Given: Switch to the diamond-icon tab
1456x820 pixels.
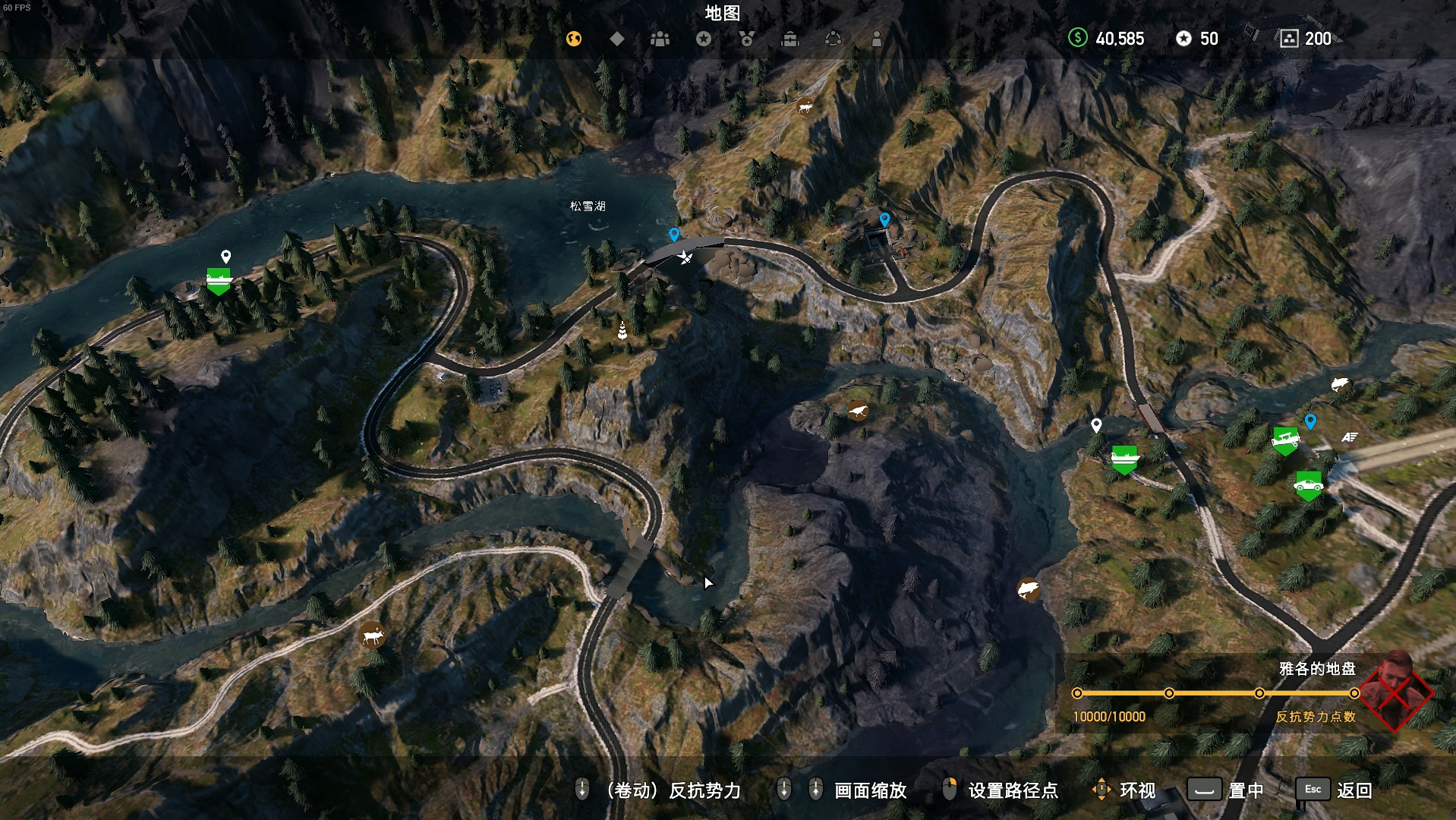Looking at the screenshot, I should pyautogui.click(x=617, y=39).
